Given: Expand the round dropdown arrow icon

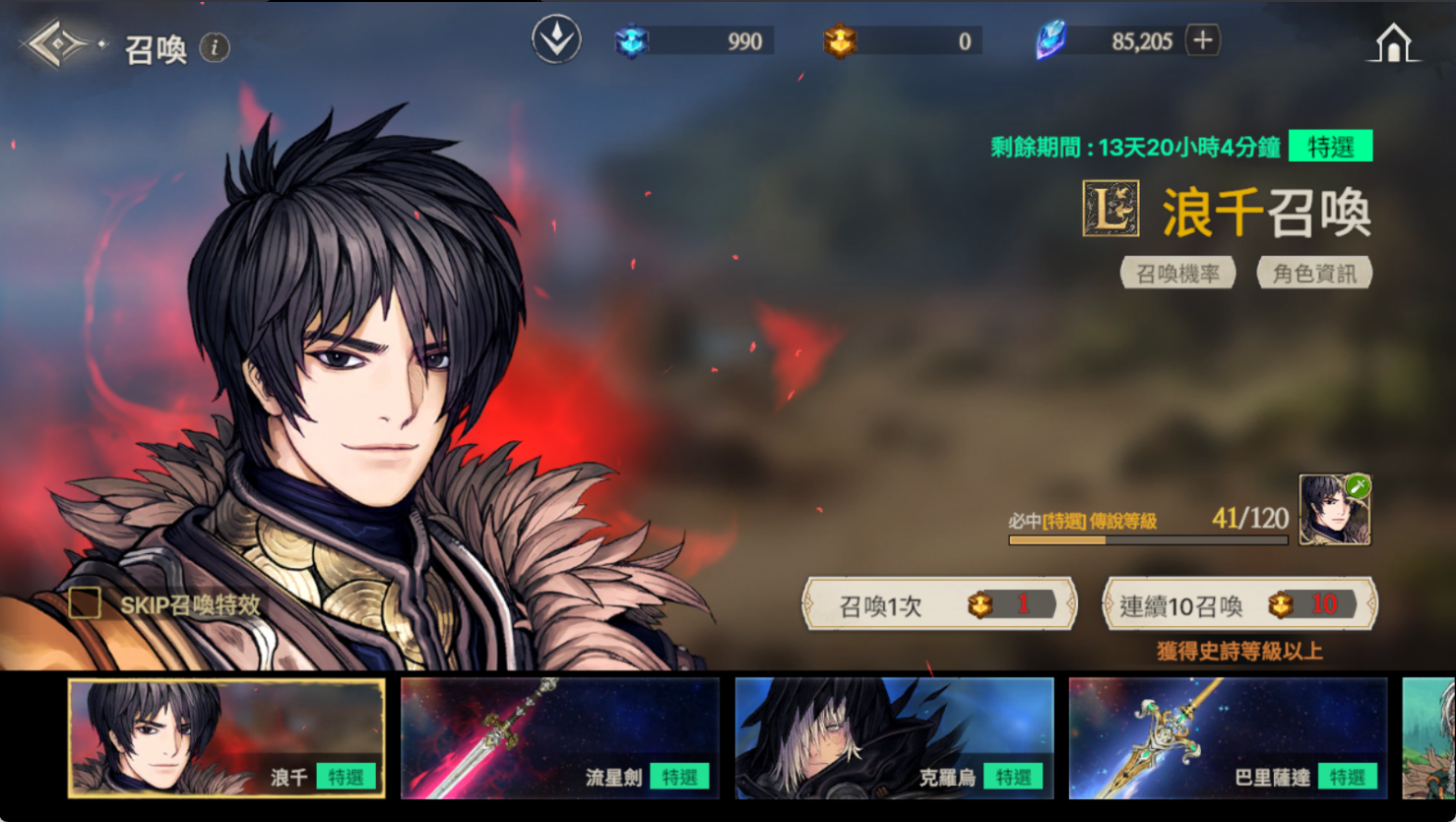Looking at the screenshot, I should [x=556, y=40].
